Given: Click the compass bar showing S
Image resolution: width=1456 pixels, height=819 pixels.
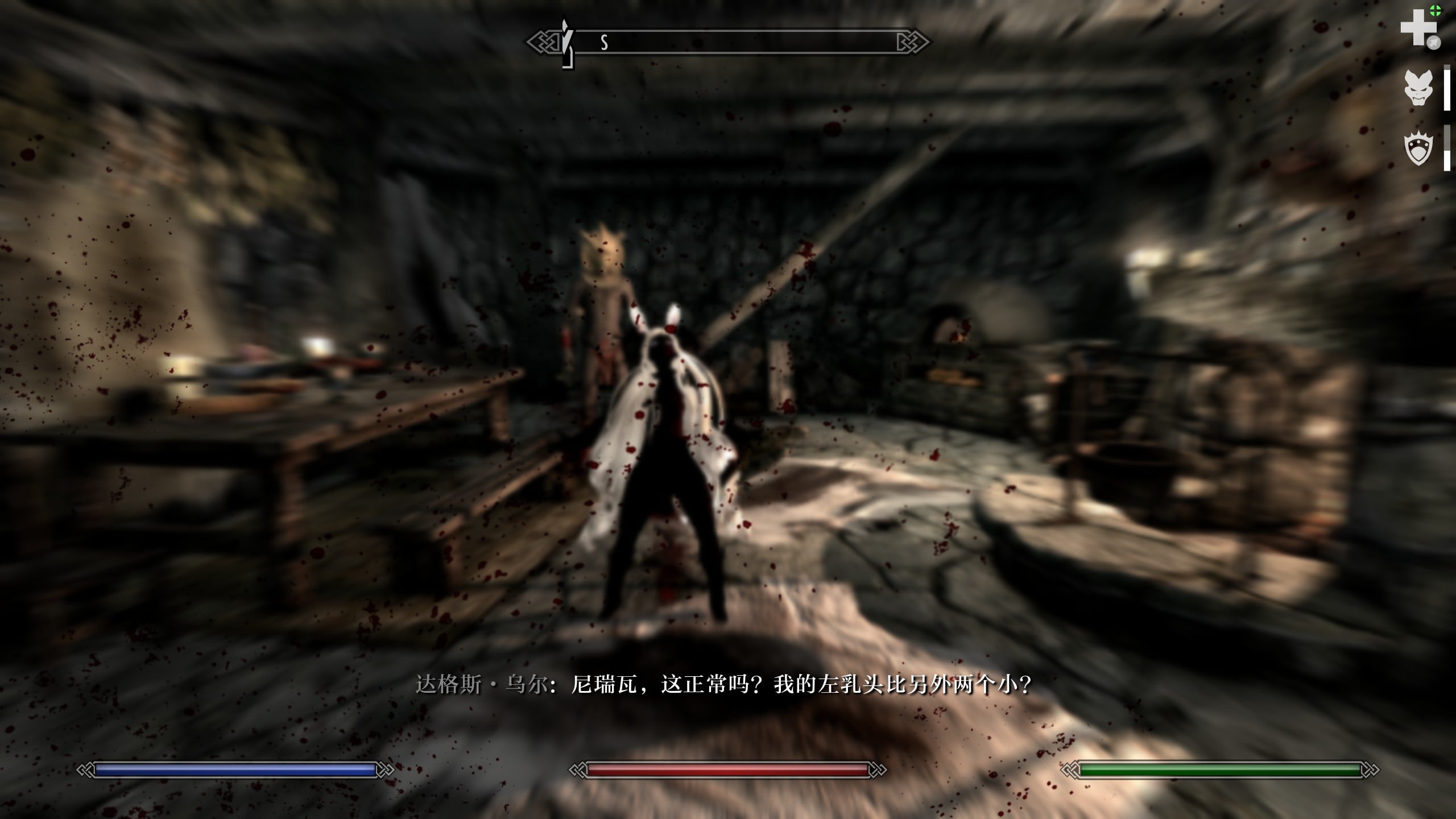Looking at the screenshot, I should pyautogui.click(x=728, y=42).
